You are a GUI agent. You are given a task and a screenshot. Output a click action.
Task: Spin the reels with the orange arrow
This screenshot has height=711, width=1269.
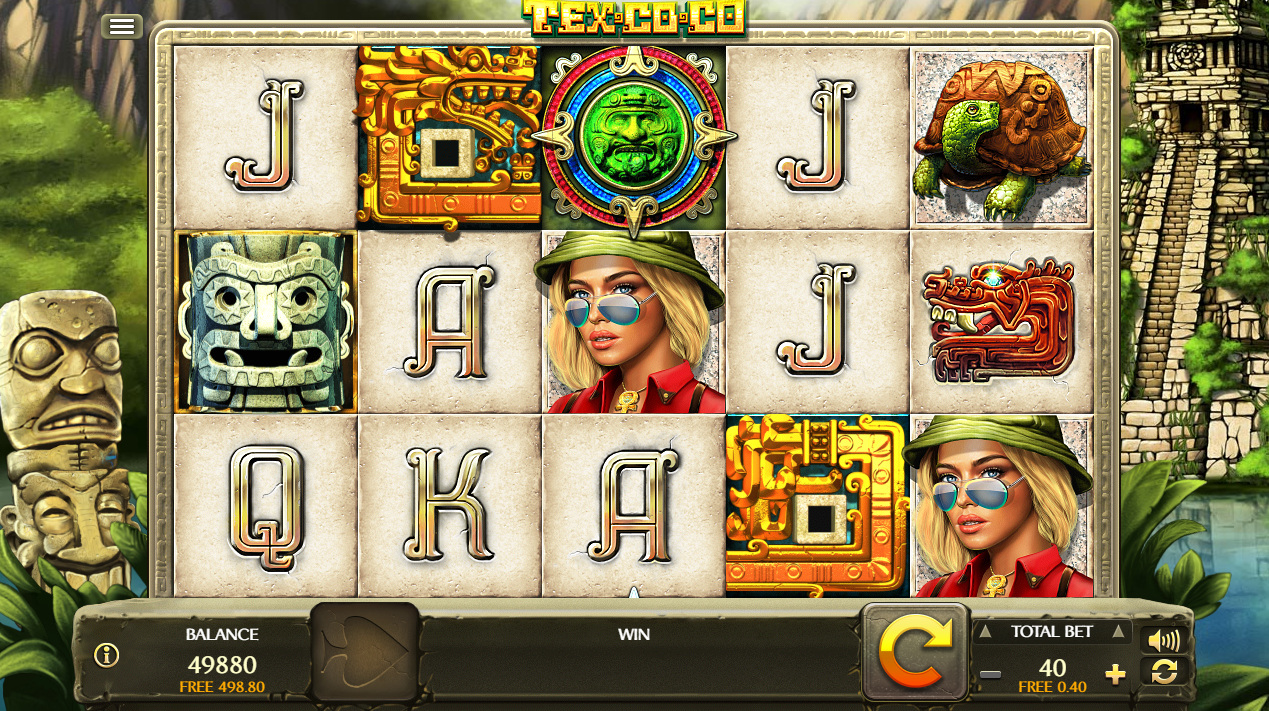[914, 652]
